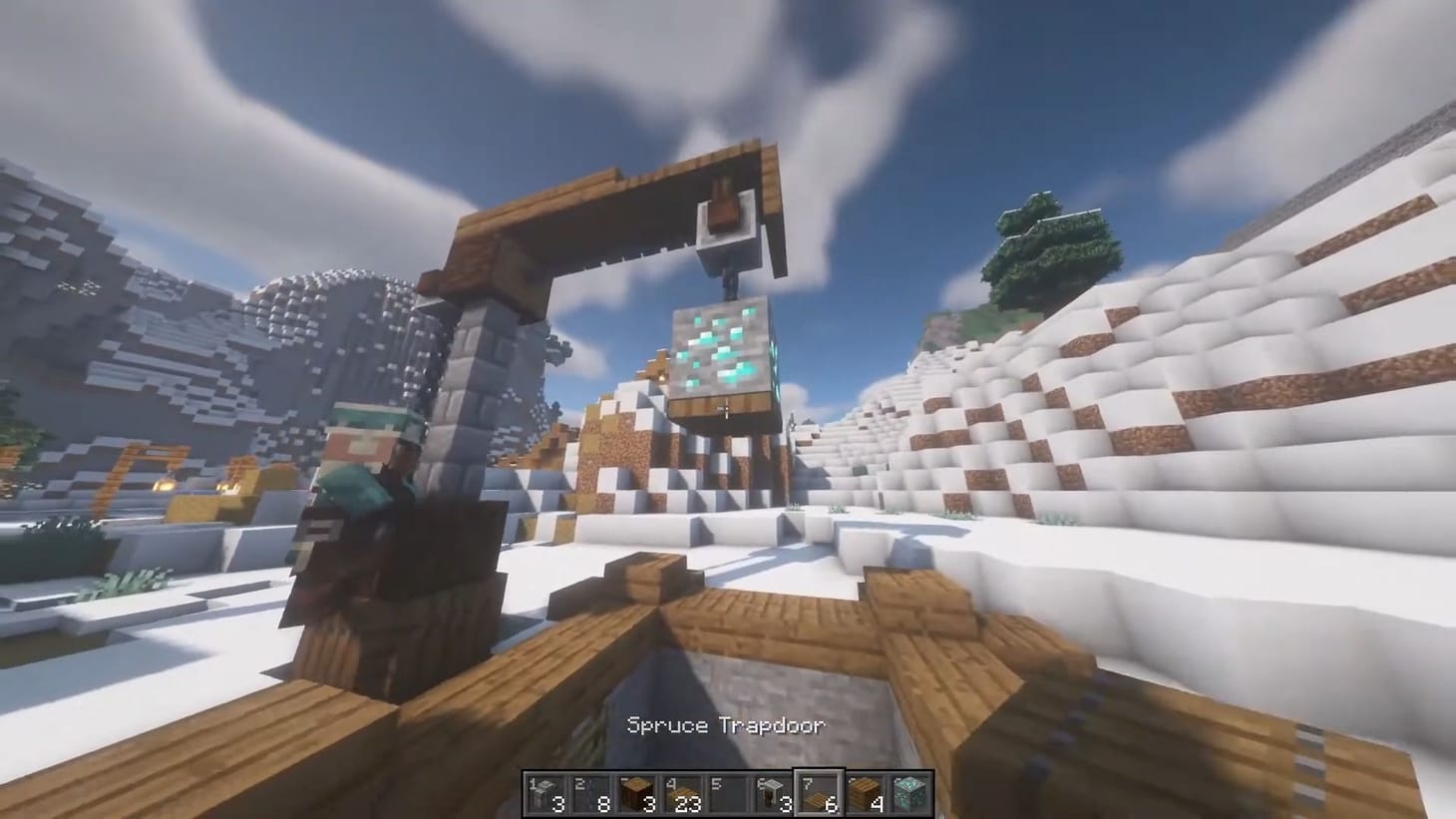This screenshot has height=819, width=1456.
Task: Click the diamond ore texture face
Action: coord(718,349)
